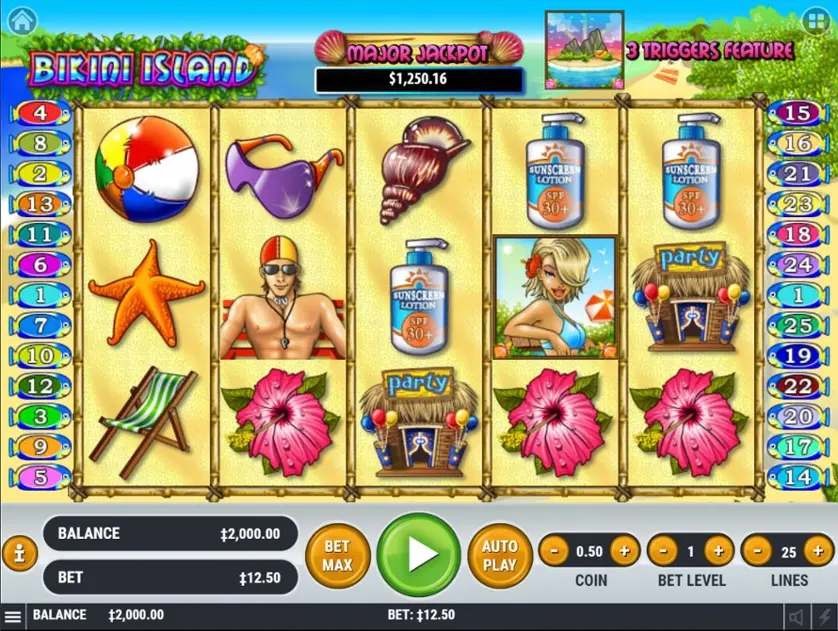This screenshot has height=631, width=838.
Task: Raise the bet level
Action: [718, 550]
